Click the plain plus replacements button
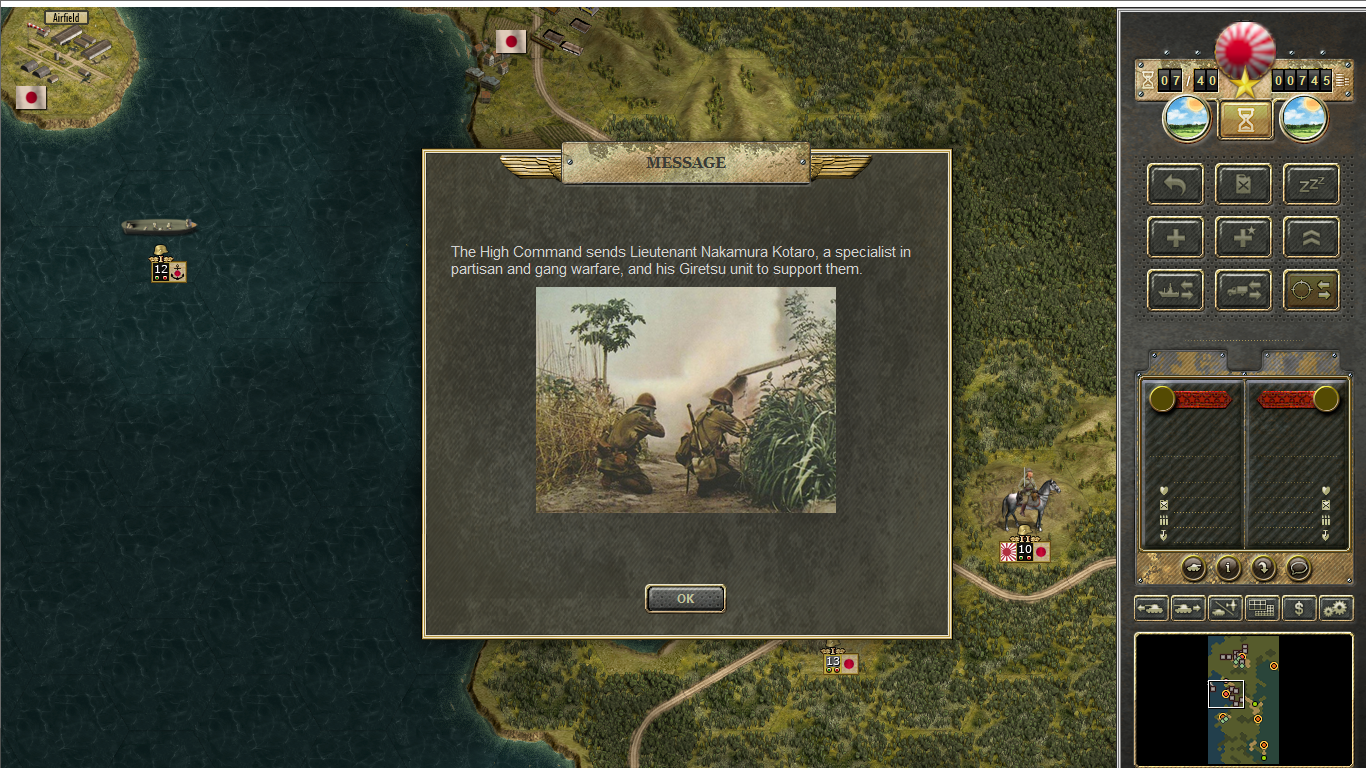Image resolution: width=1366 pixels, height=768 pixels. 1175,237
